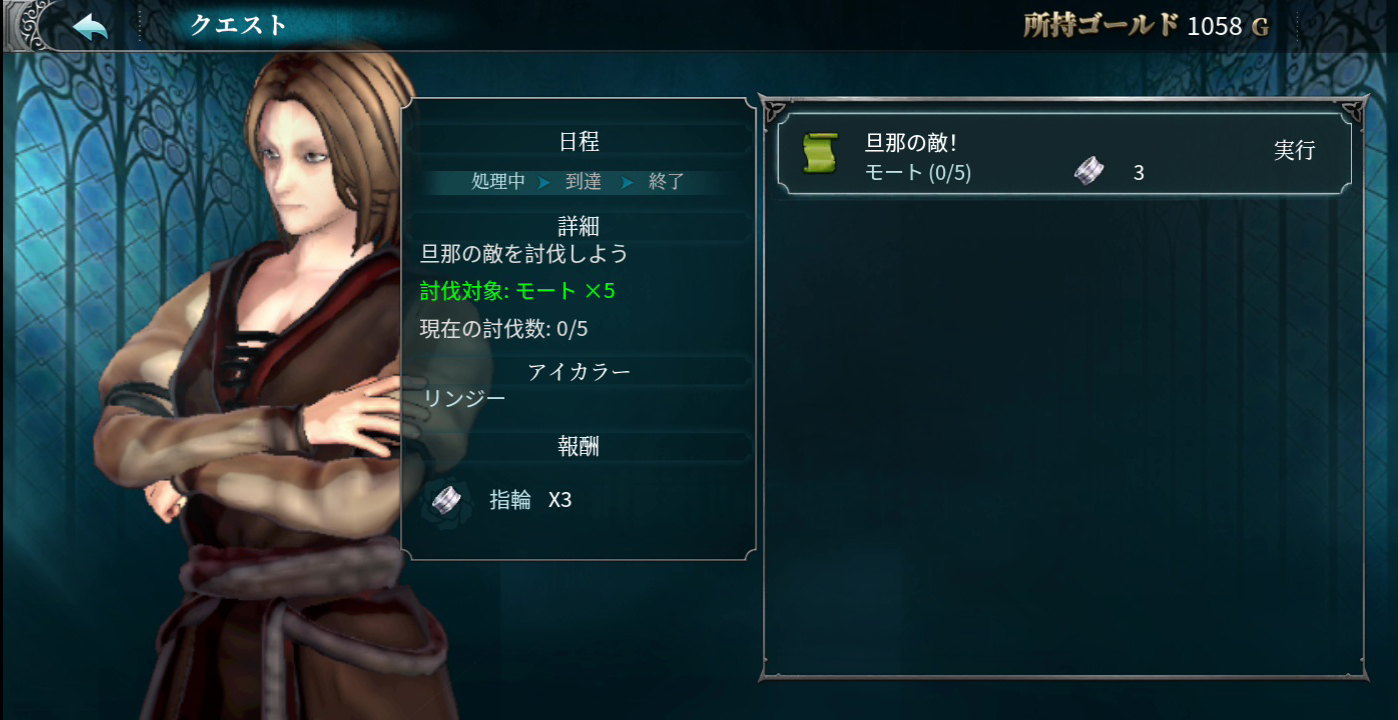This screenshot has width=1398, height=720.
Task: Click the ring icon next to 指輪 X3
Action: point(446,497)
